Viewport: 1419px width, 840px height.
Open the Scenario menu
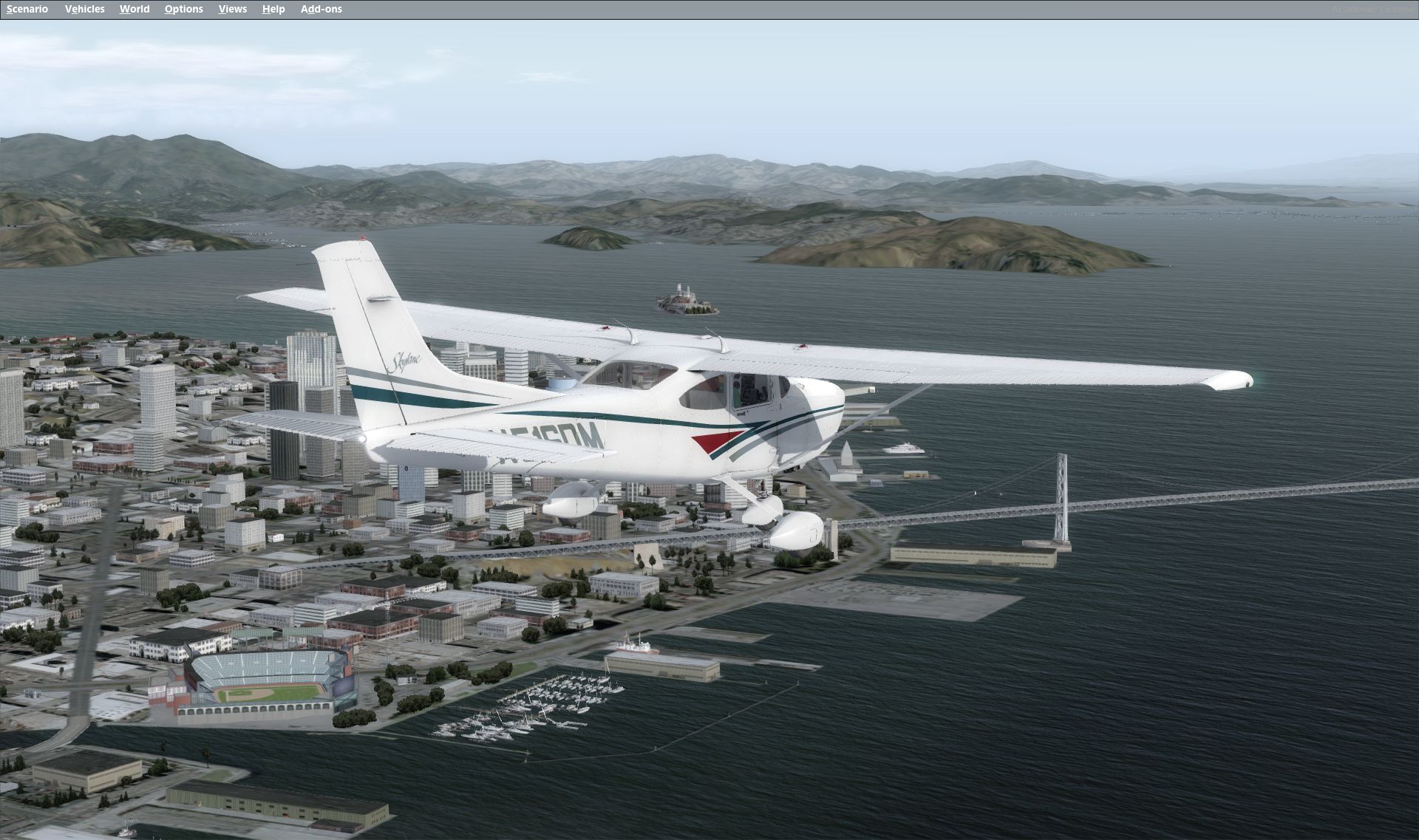coord(27,9)
